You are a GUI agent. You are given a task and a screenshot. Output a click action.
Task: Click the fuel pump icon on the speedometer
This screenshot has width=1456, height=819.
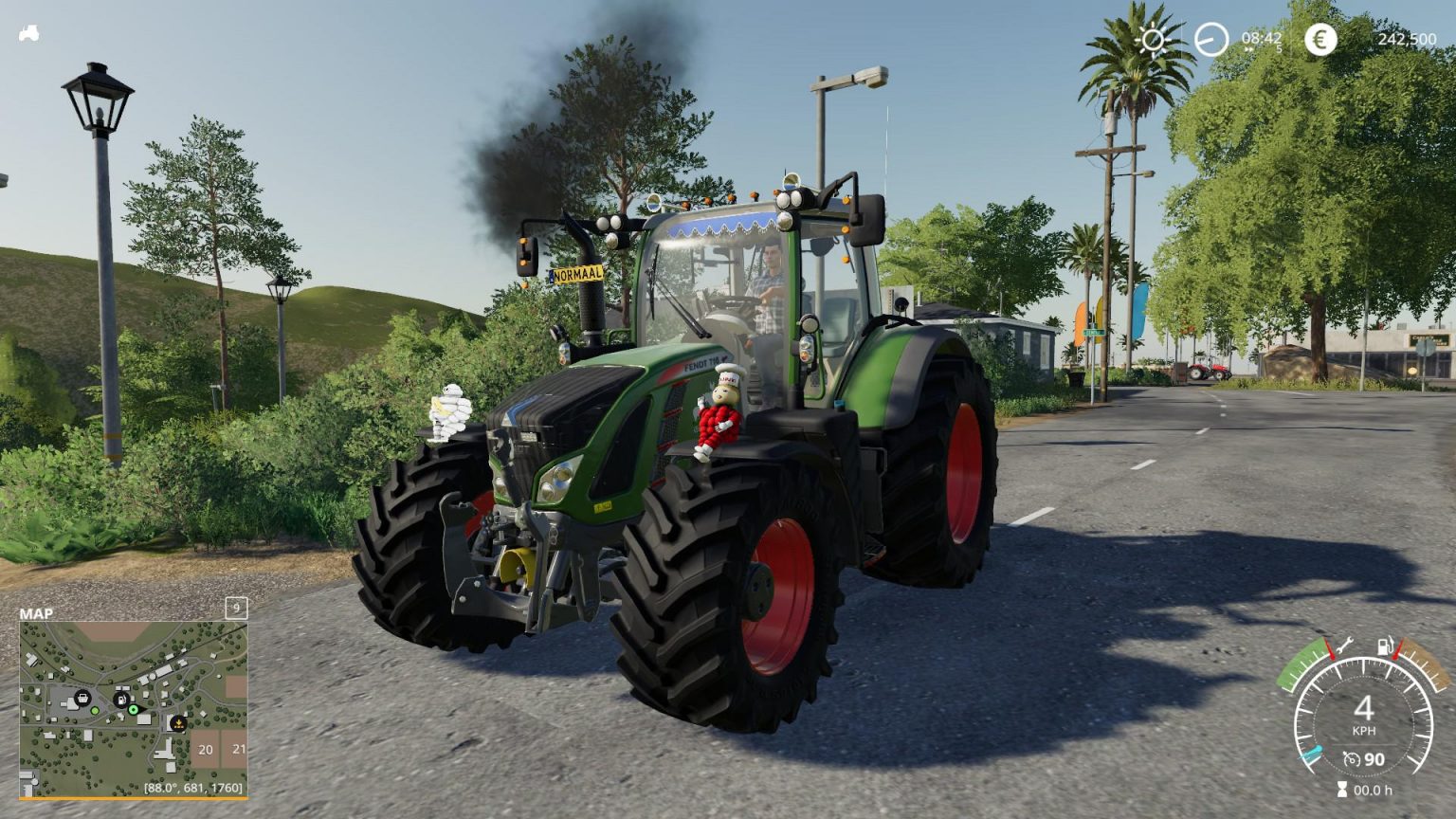[1385, 646]
